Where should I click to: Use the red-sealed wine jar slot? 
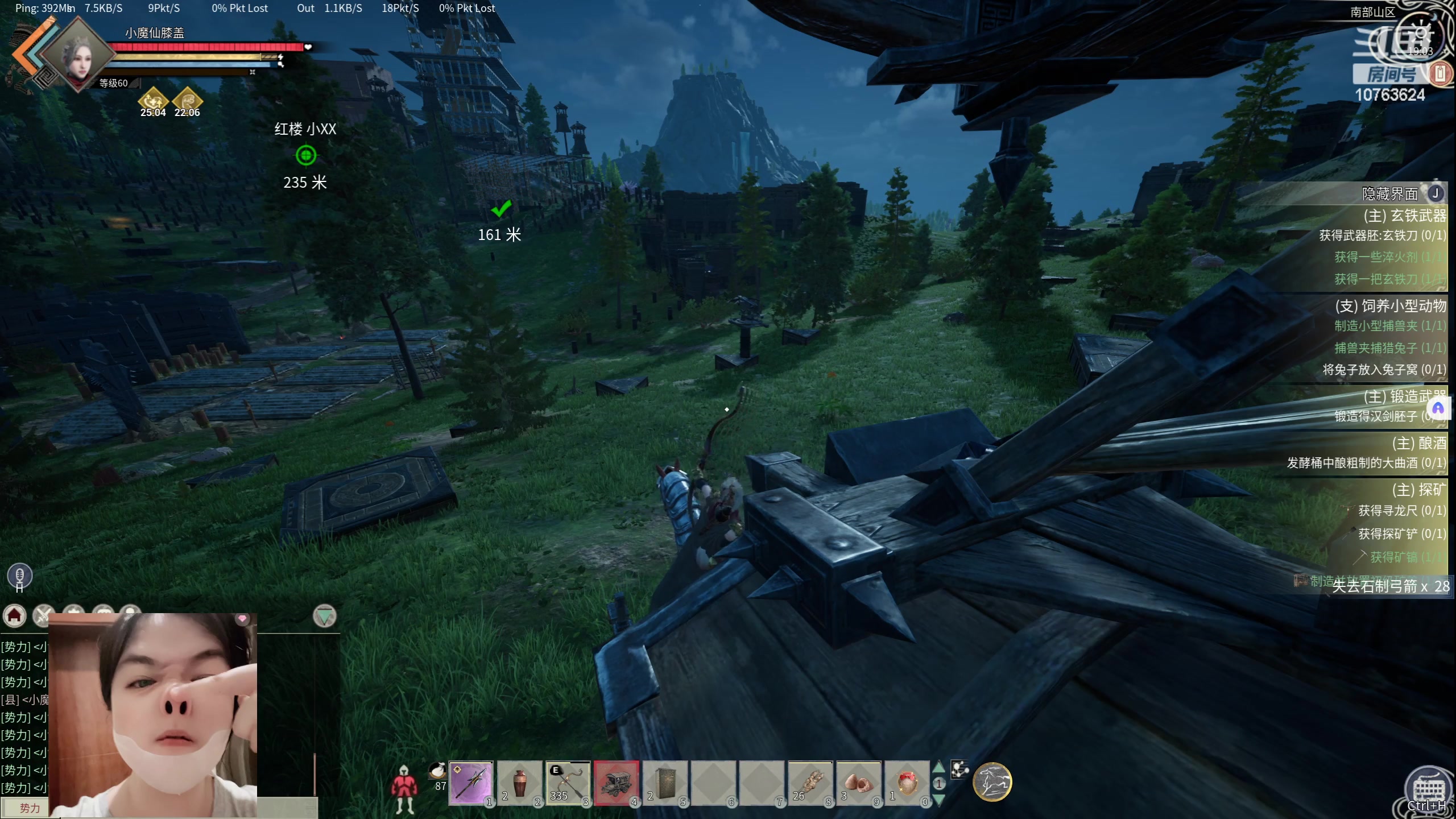[907, 783]
